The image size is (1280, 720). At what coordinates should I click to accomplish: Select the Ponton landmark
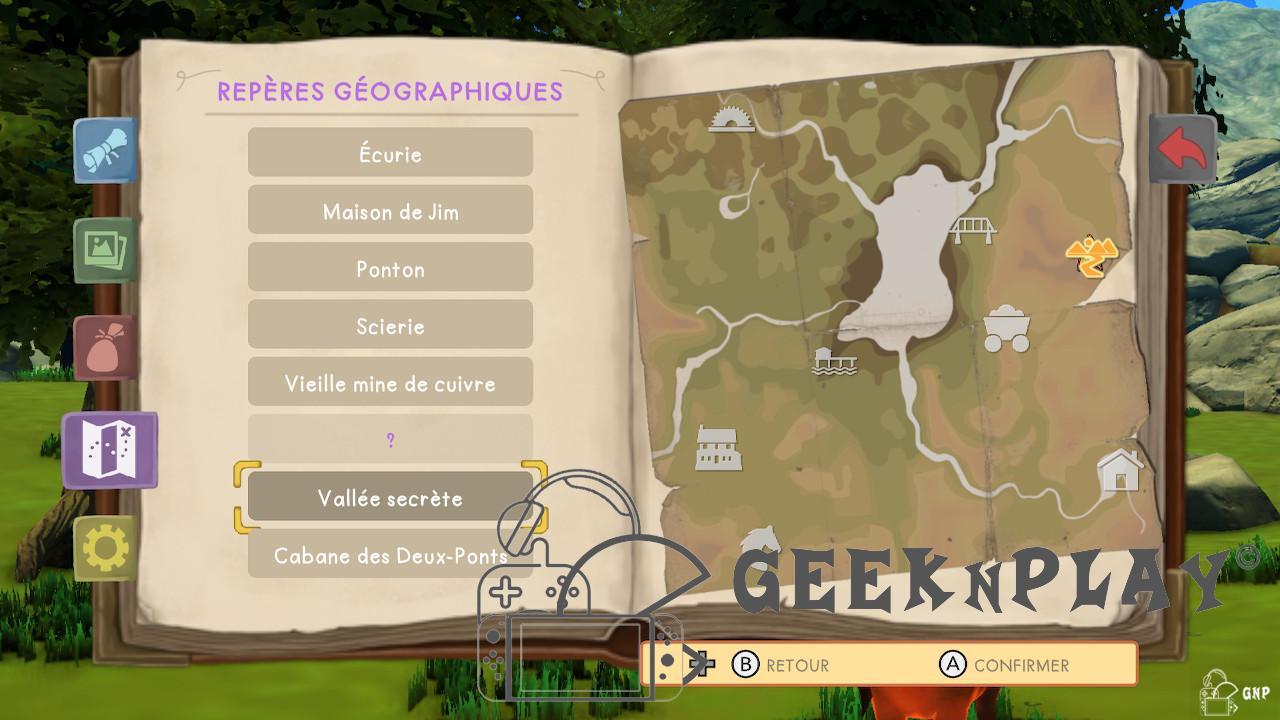point(390,268)
